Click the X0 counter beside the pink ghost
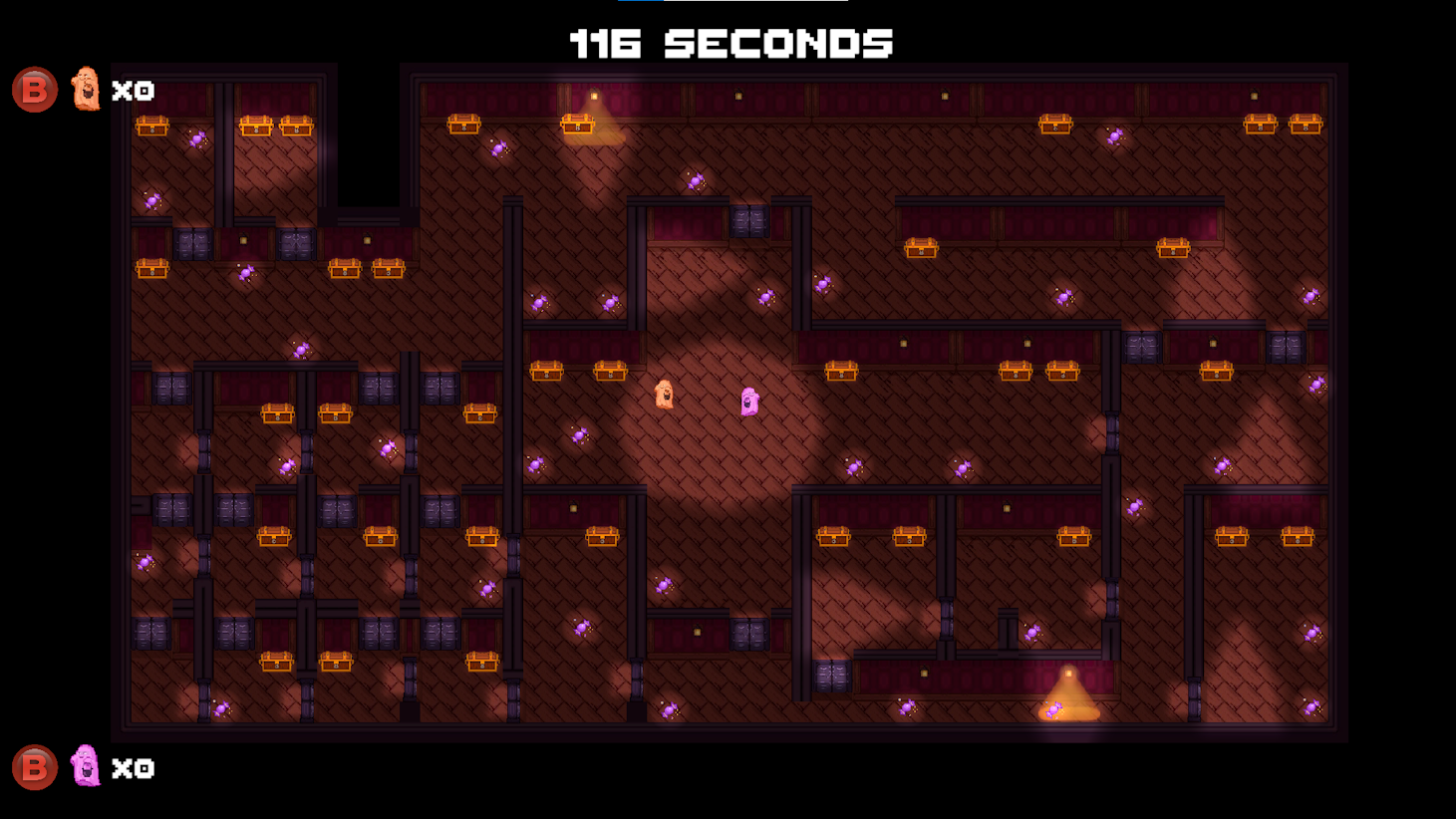The height and width of the screenshot is (819, 1456). (x=135, y=768)
